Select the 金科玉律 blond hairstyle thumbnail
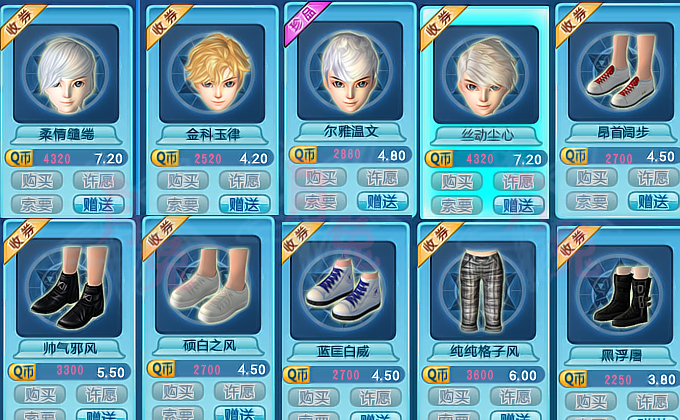This screenshot has width=680, height=420. (x=212, y=73)
